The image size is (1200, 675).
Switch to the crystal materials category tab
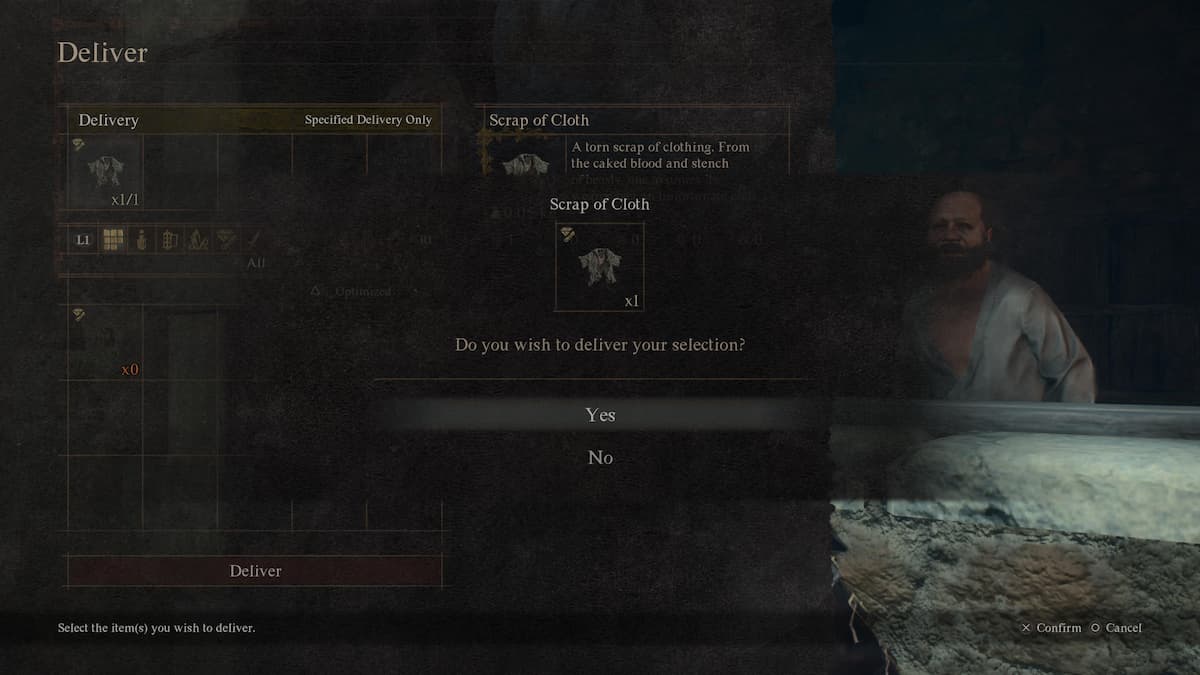pyautogui.click(x=197, y=240)
